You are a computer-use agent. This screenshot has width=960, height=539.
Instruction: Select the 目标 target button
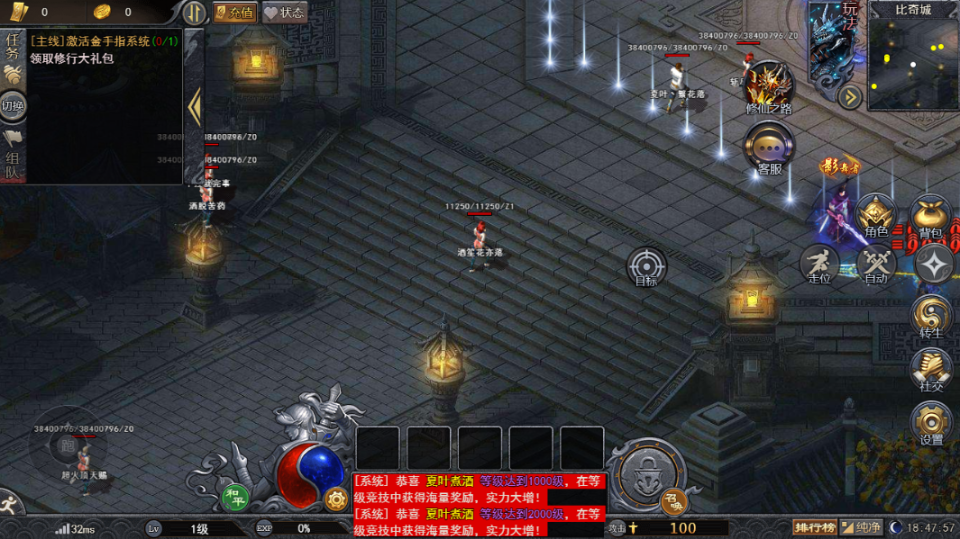pyautogui.click(x=646, y=266)
